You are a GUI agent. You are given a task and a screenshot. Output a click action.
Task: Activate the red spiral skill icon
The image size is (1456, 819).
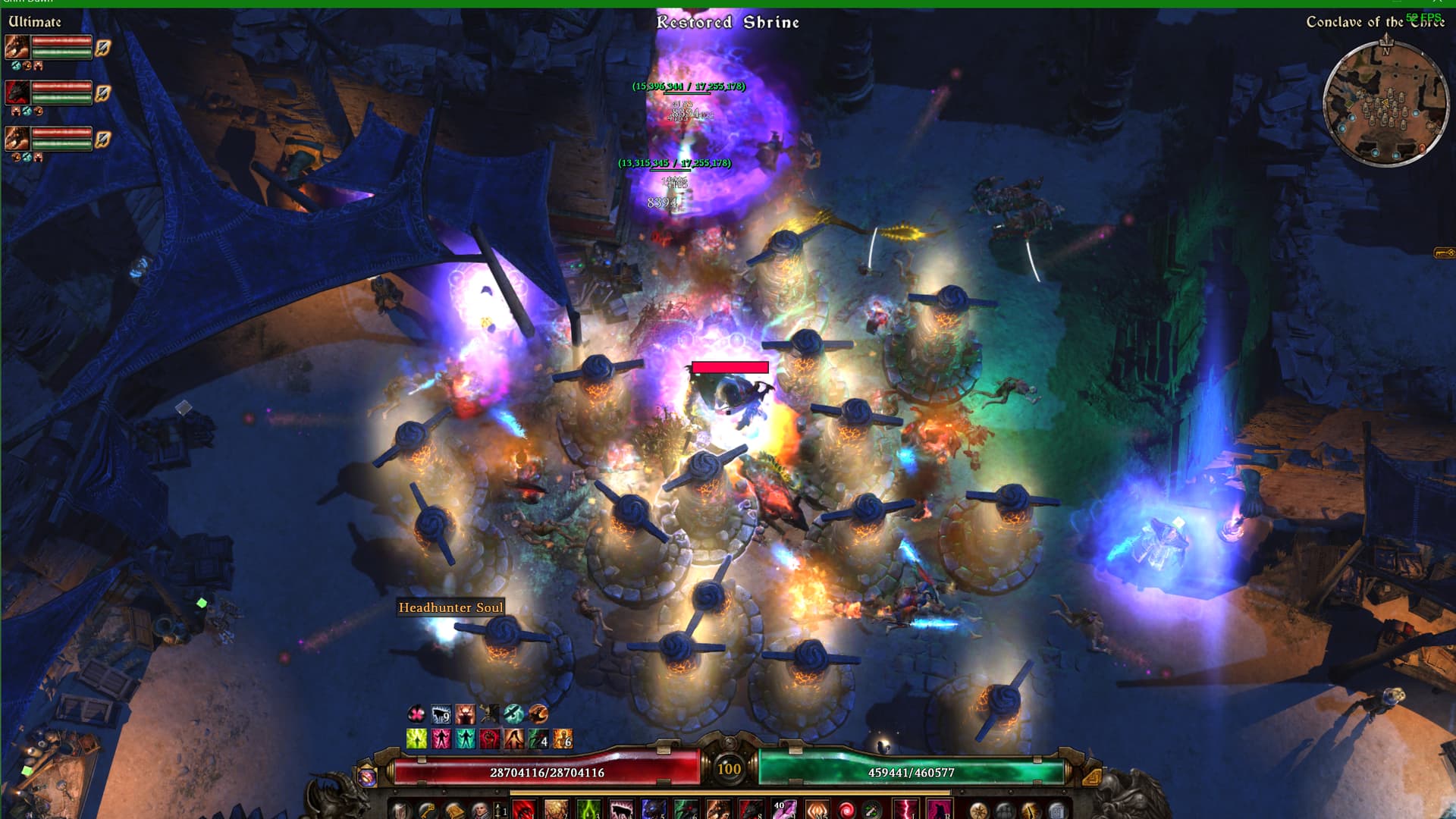846,810
